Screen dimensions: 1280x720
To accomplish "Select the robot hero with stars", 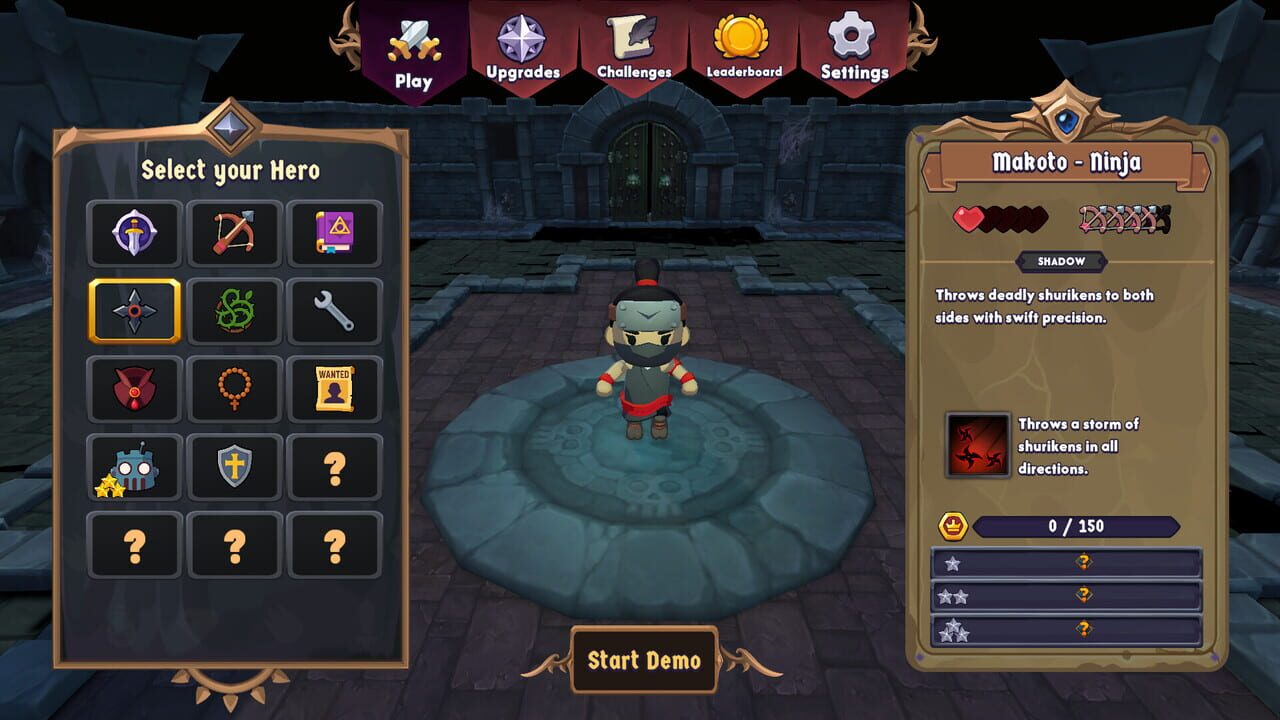I will pos(134,467).
